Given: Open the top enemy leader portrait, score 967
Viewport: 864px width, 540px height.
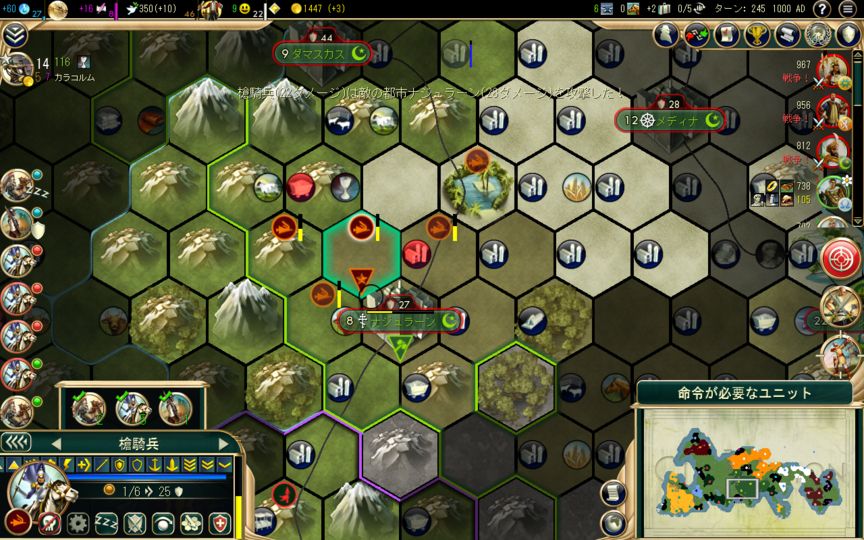Looking at the screenshot, I should 833,68.
